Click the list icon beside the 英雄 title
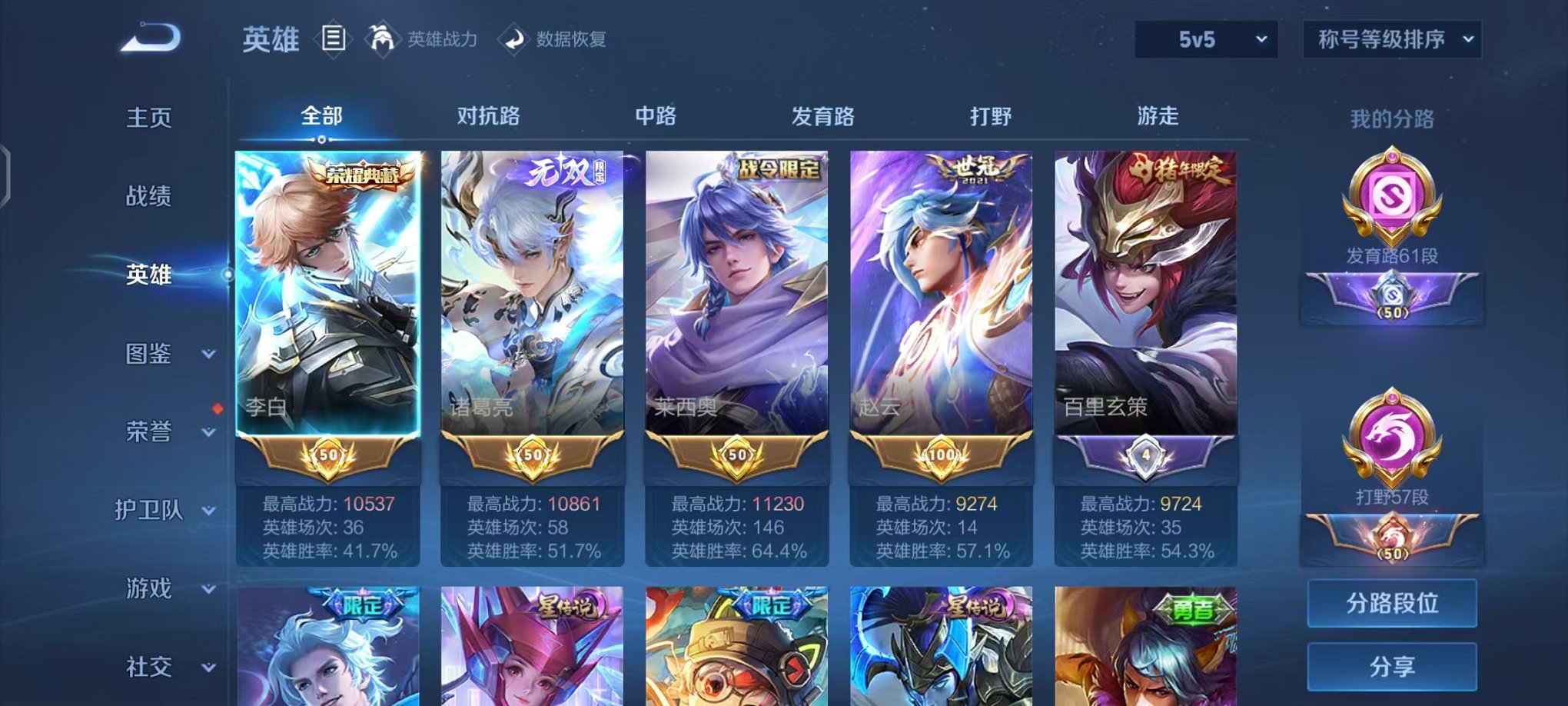 pyautogui.click(x=332, y=40)
